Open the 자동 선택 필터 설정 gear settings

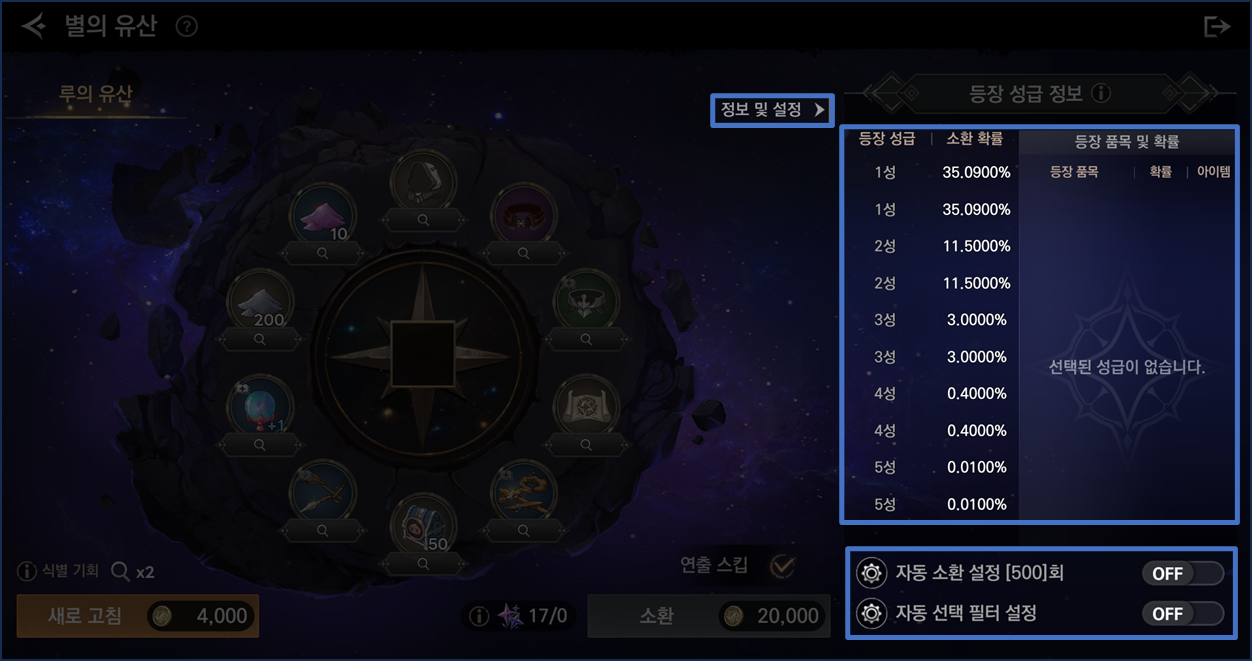click(872, 613)
